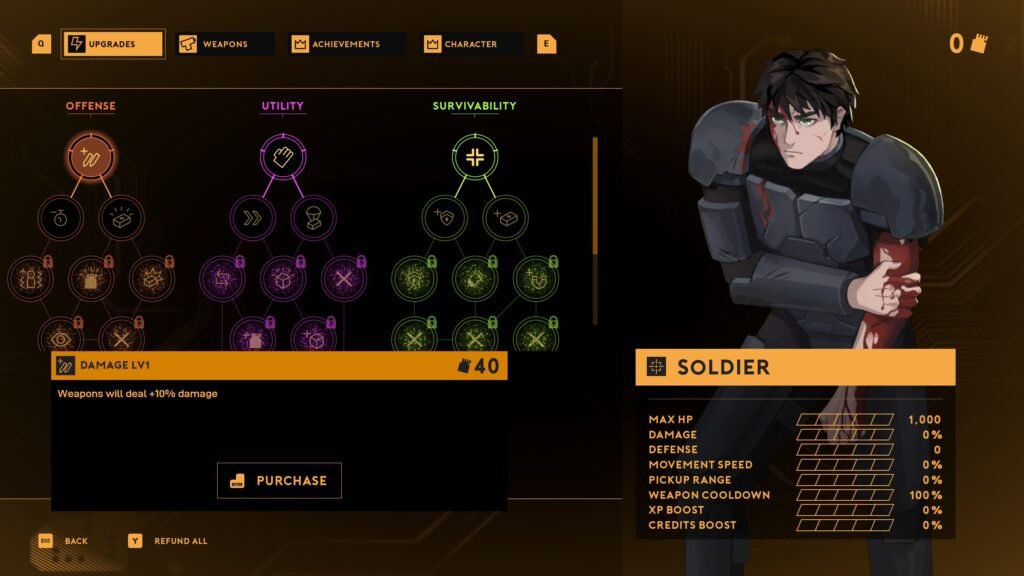This screenshot has width=1024, height=576.
Task: Purchase the Damage LV1 upgrade
Action: (279, 480)
